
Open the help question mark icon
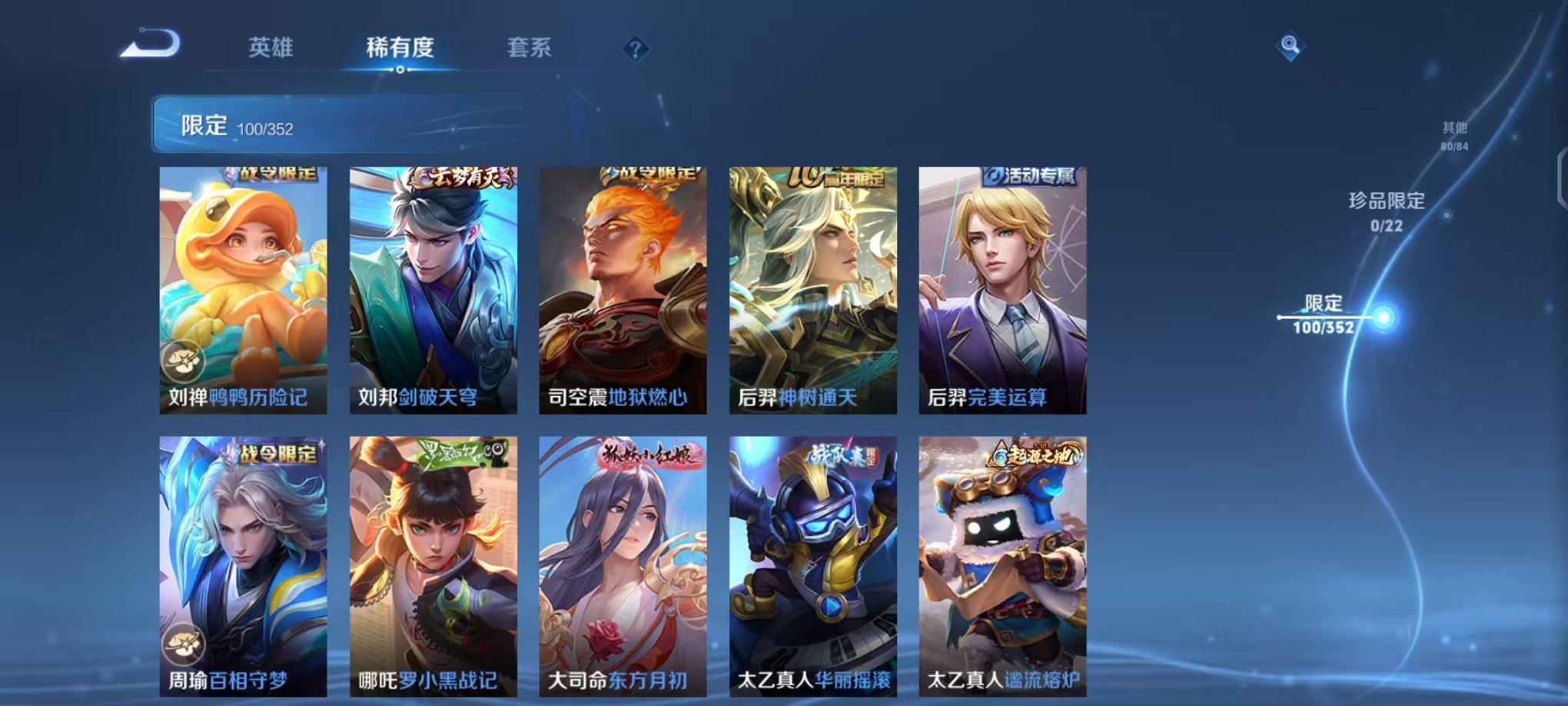tap(635, 49)
